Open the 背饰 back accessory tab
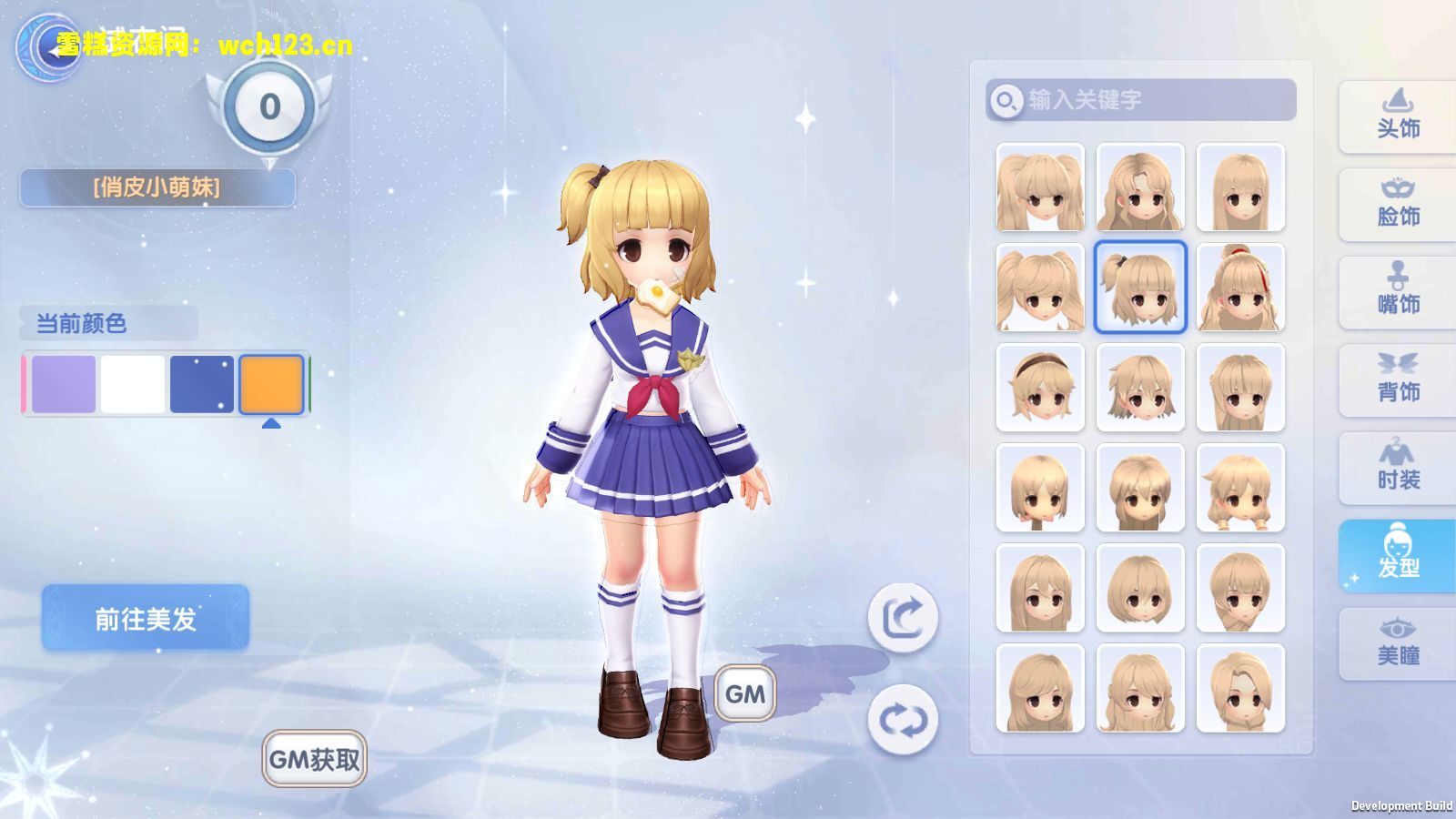 [x=1398, y=379]
